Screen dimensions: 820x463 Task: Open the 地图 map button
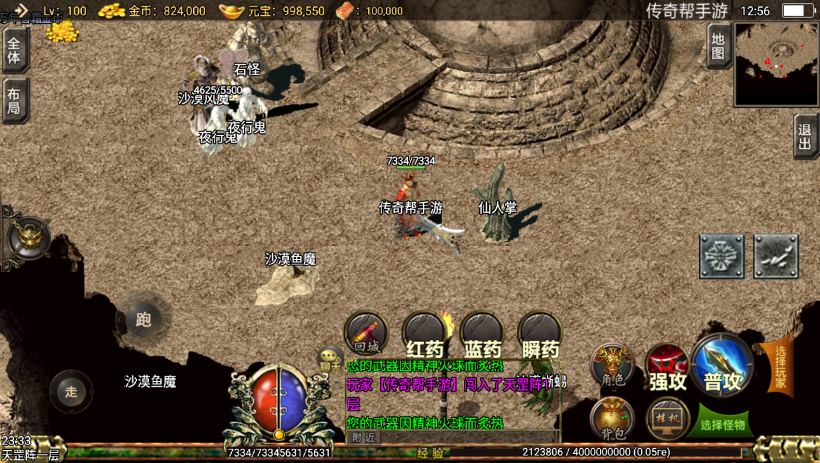(x=717, y=45)
